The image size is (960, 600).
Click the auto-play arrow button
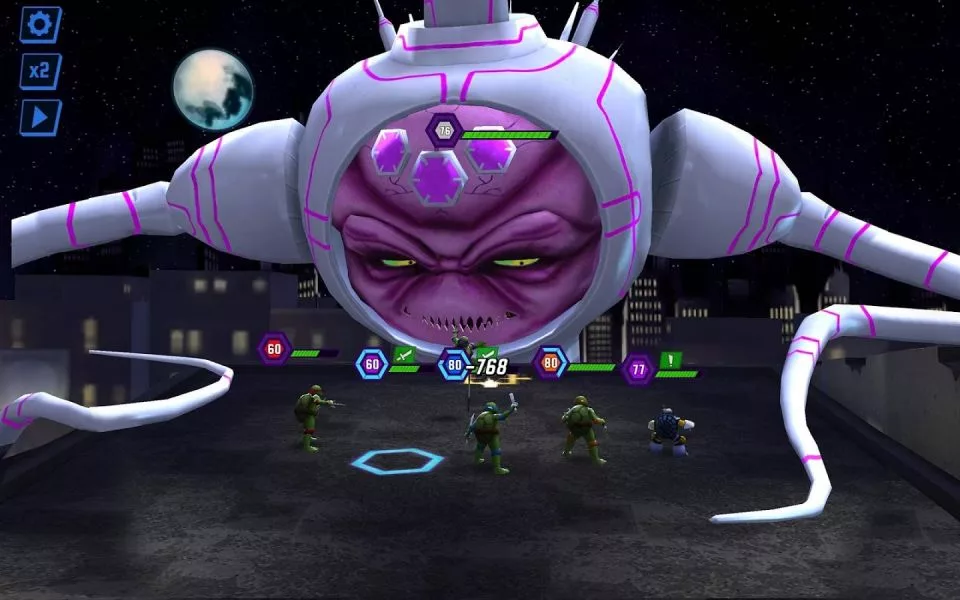click(41, 117)
